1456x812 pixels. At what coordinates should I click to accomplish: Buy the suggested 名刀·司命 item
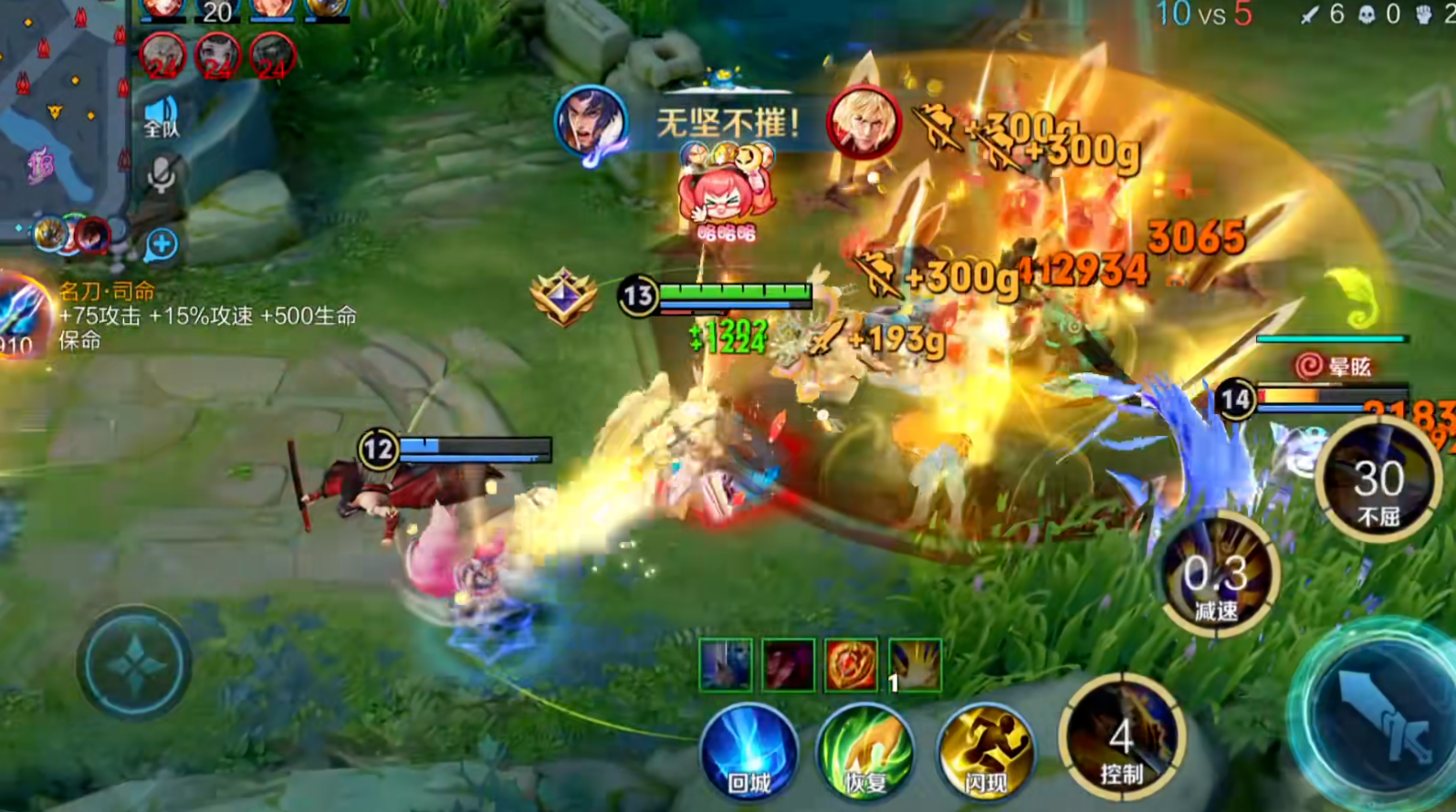pos(26,317)
